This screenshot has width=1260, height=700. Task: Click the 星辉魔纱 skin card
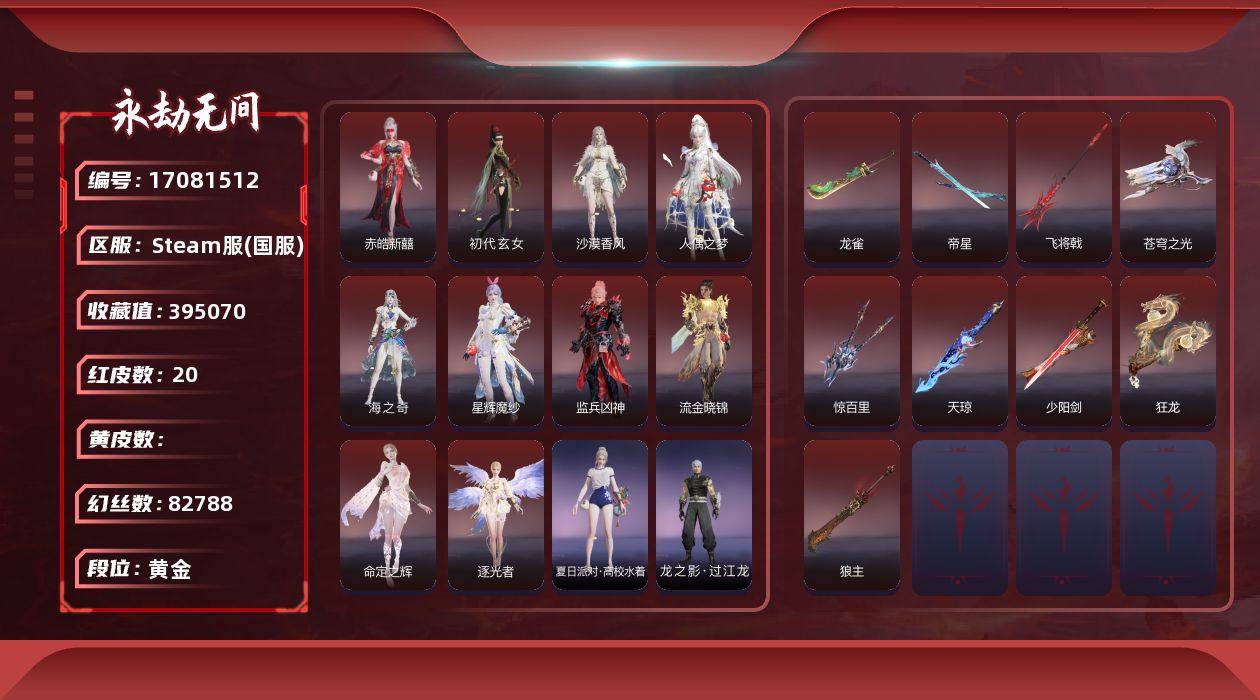[x=496, y=350]
